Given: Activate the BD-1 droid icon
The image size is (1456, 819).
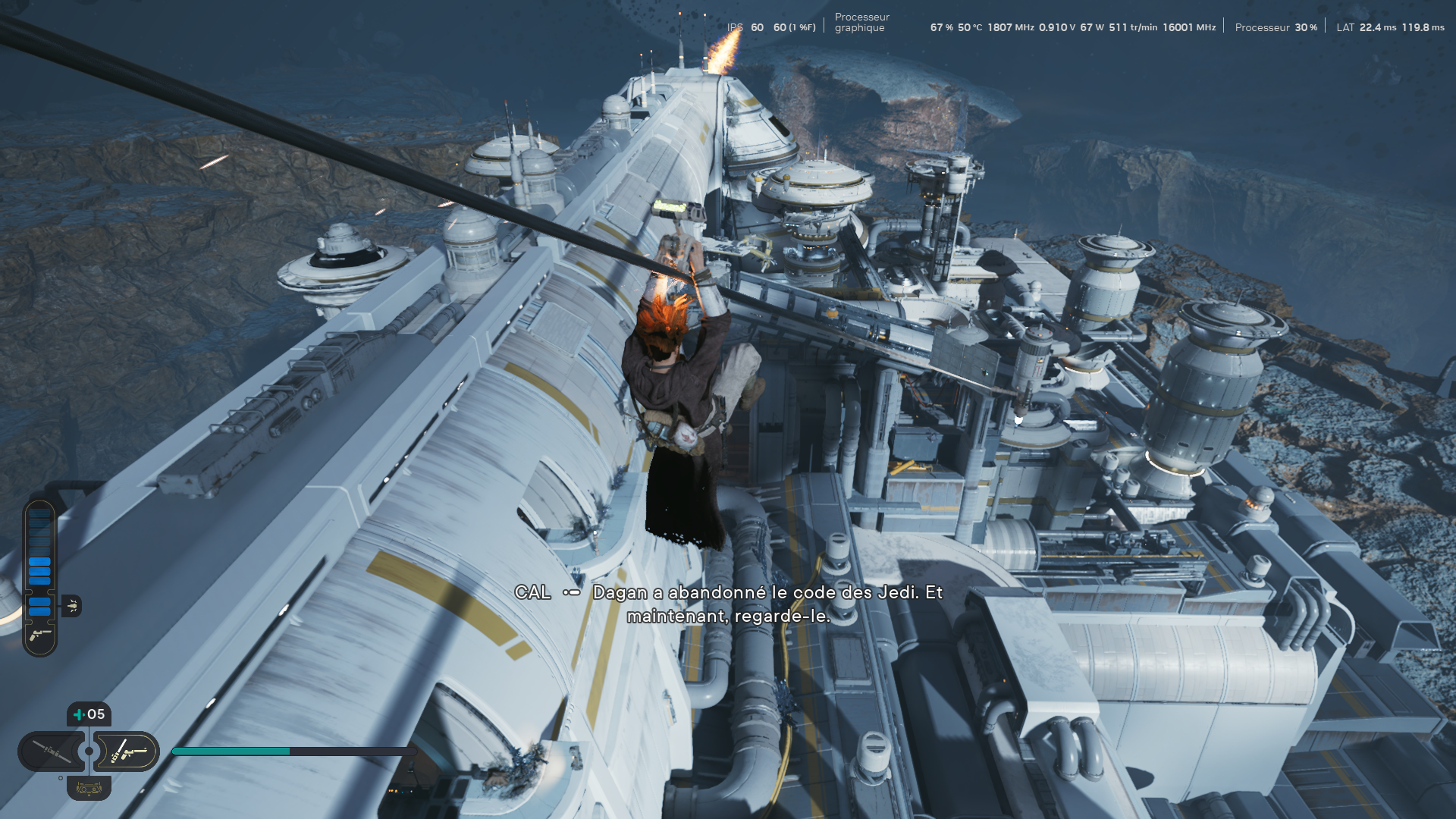Looking at the screenshot, I should [x=89, y=789].
